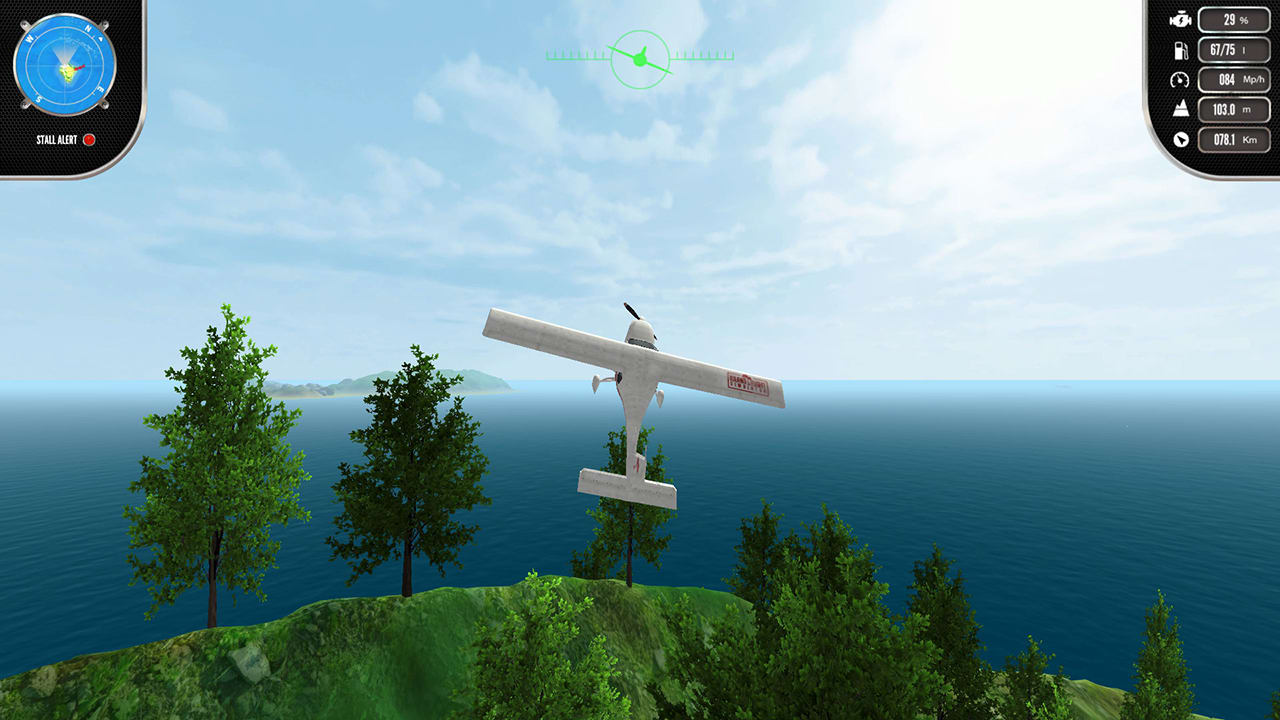Screen dimensions: 1280x720
Task: Select the fuel pump icon
Action: pyautogui.click(x=1182, y=48)
